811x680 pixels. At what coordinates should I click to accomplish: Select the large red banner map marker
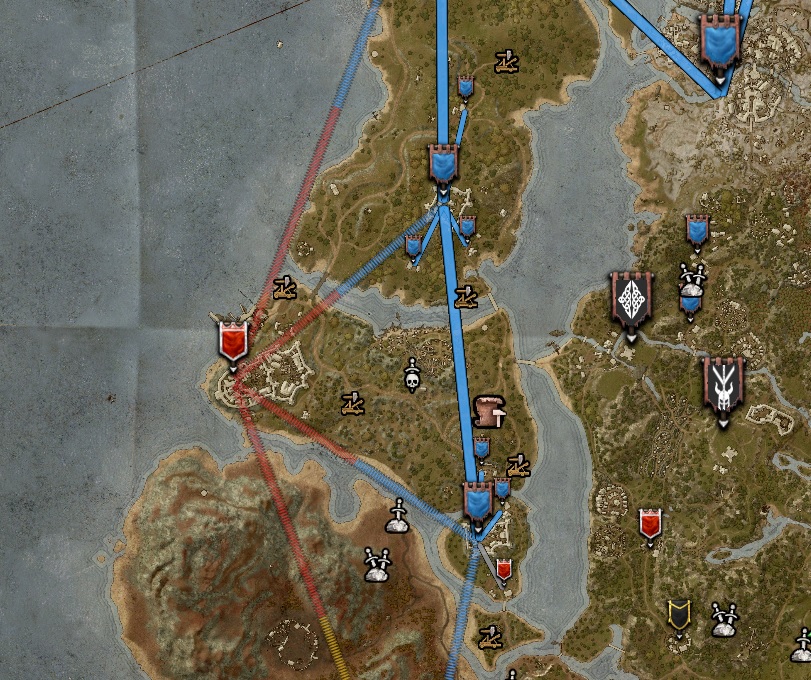tap(233, 341)
